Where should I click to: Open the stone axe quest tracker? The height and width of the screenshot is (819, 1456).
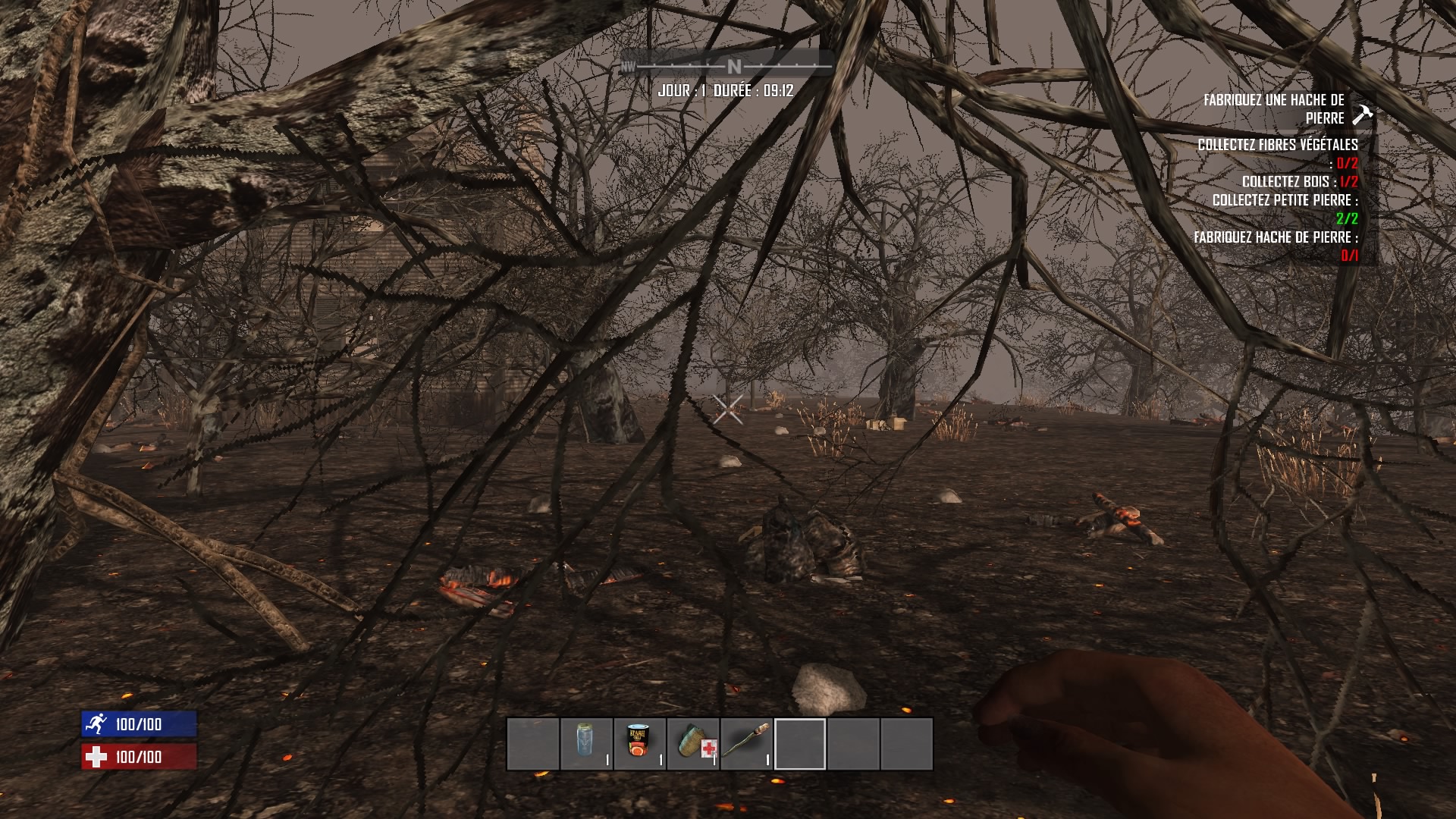[x=1273, y=109]
